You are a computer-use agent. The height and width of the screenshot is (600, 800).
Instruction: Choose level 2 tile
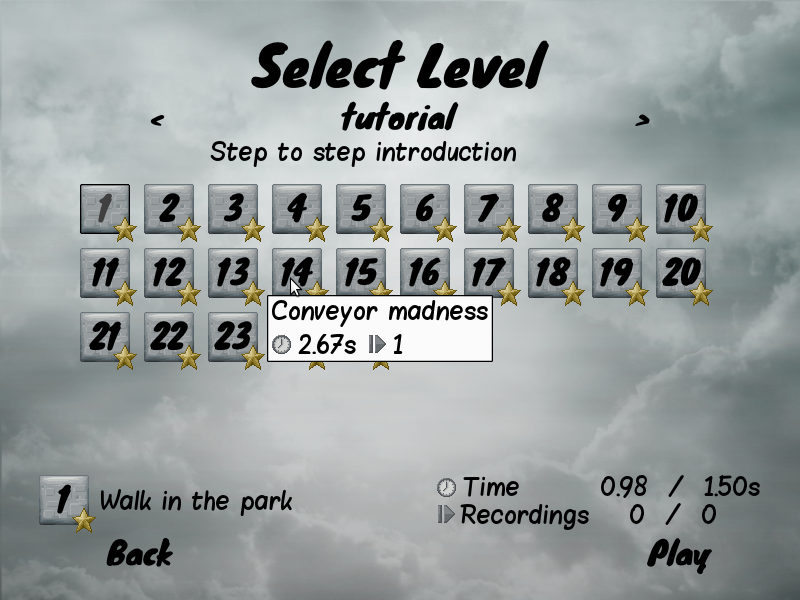tap(168, 209)
